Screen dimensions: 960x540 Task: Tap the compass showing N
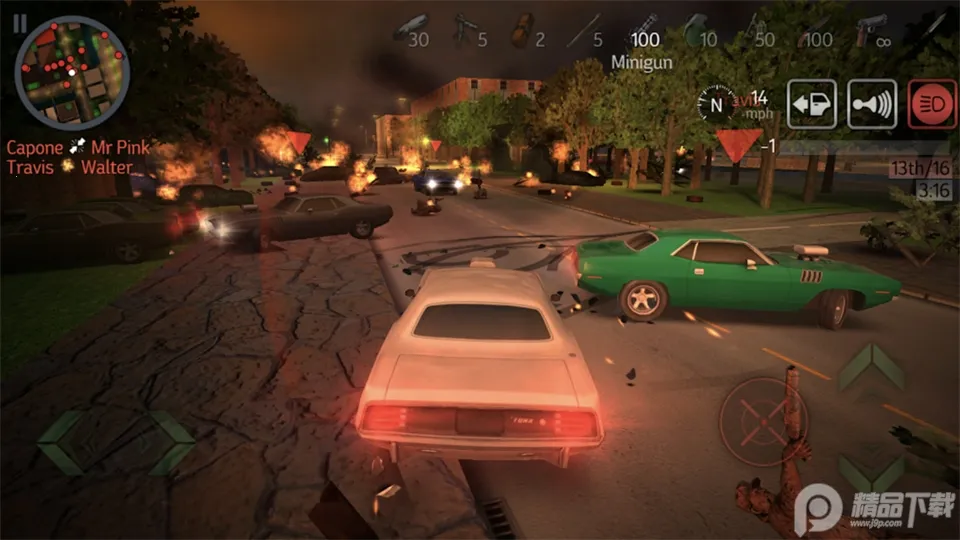pos(717,102)
